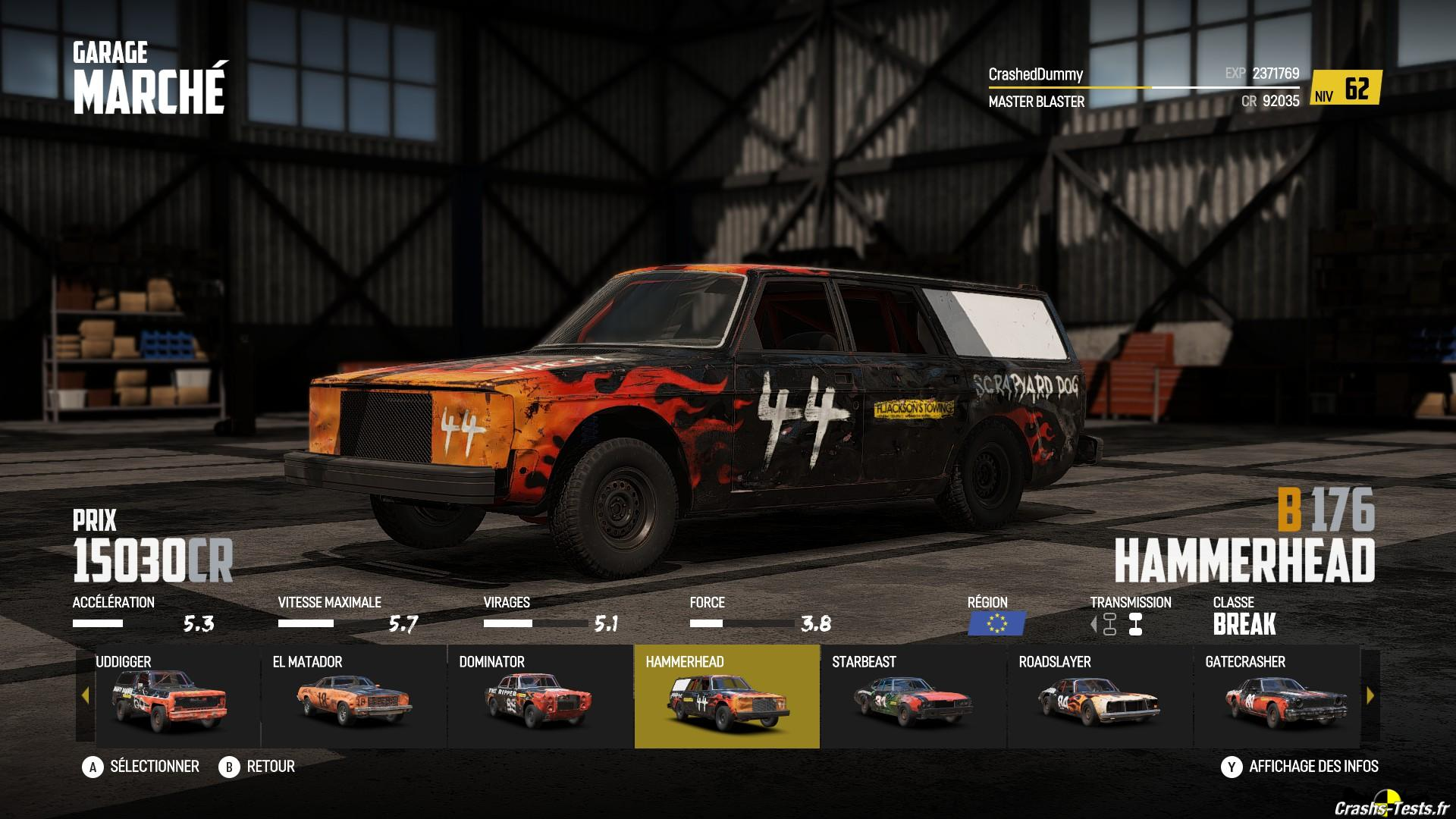Show previous cars with left arrow
The height and width of the screenshot is (819, 1456).
[85, 695]
